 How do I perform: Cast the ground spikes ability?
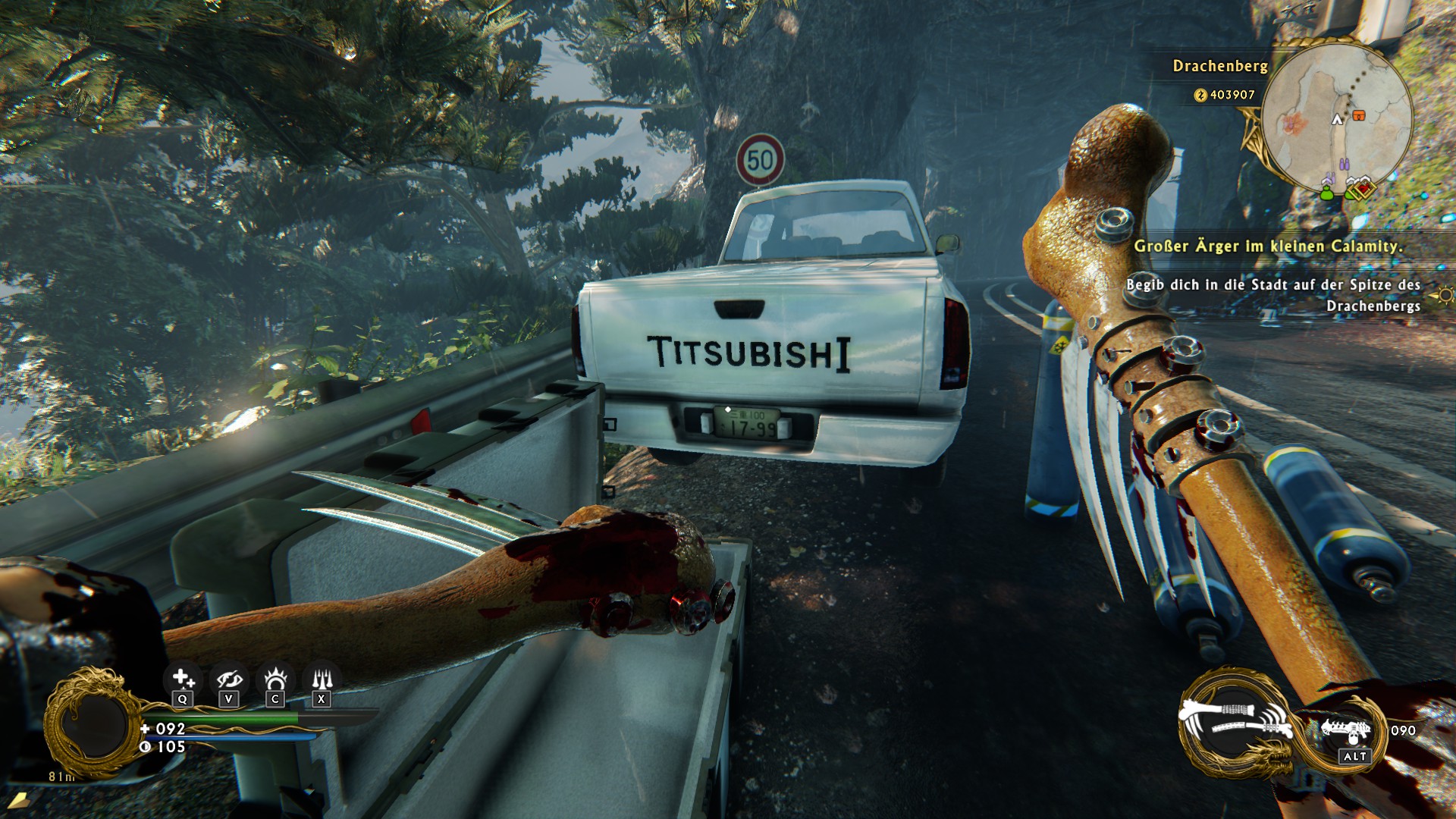pos(322,678)
